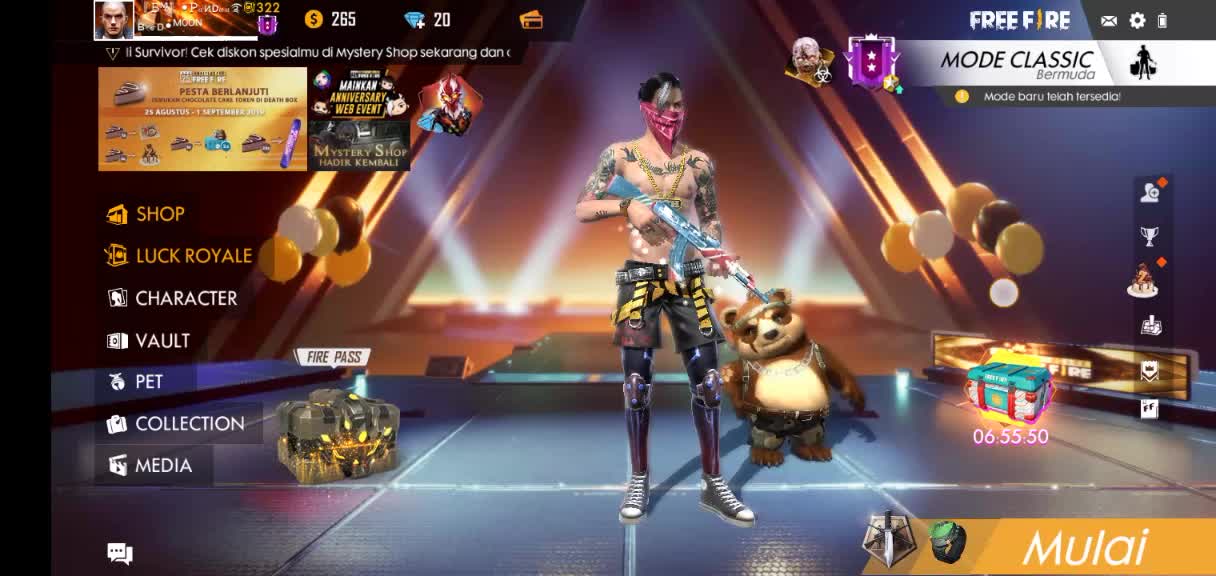This screenshot has width=1216, height=576.
Task: Open the chat bubble icon
Action: point(120,553)
